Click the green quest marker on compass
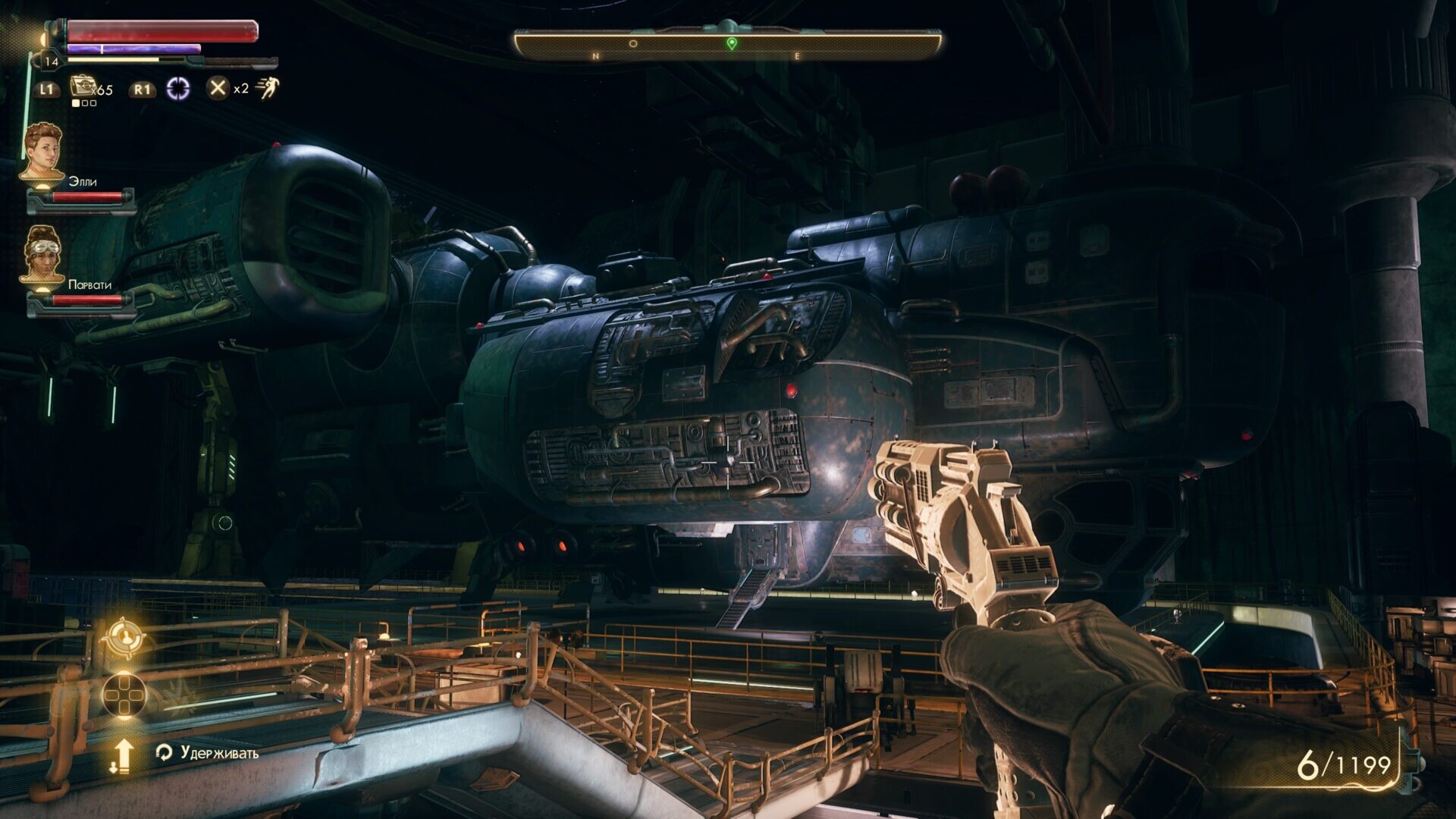 point(731,44)
